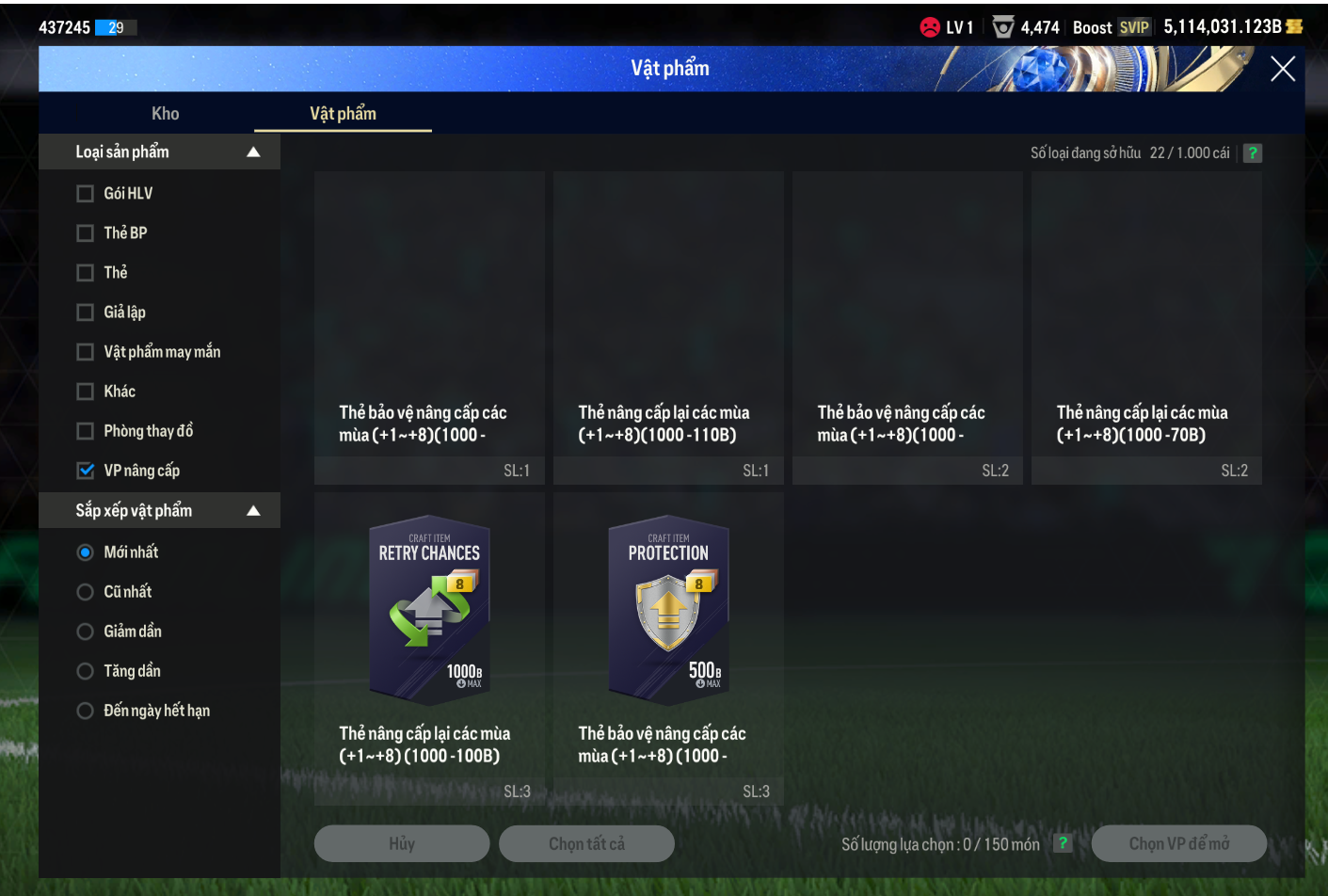Collapse the Loại sản phẩm section
Screen dimensions: 1328x896
tap(253, 152)
